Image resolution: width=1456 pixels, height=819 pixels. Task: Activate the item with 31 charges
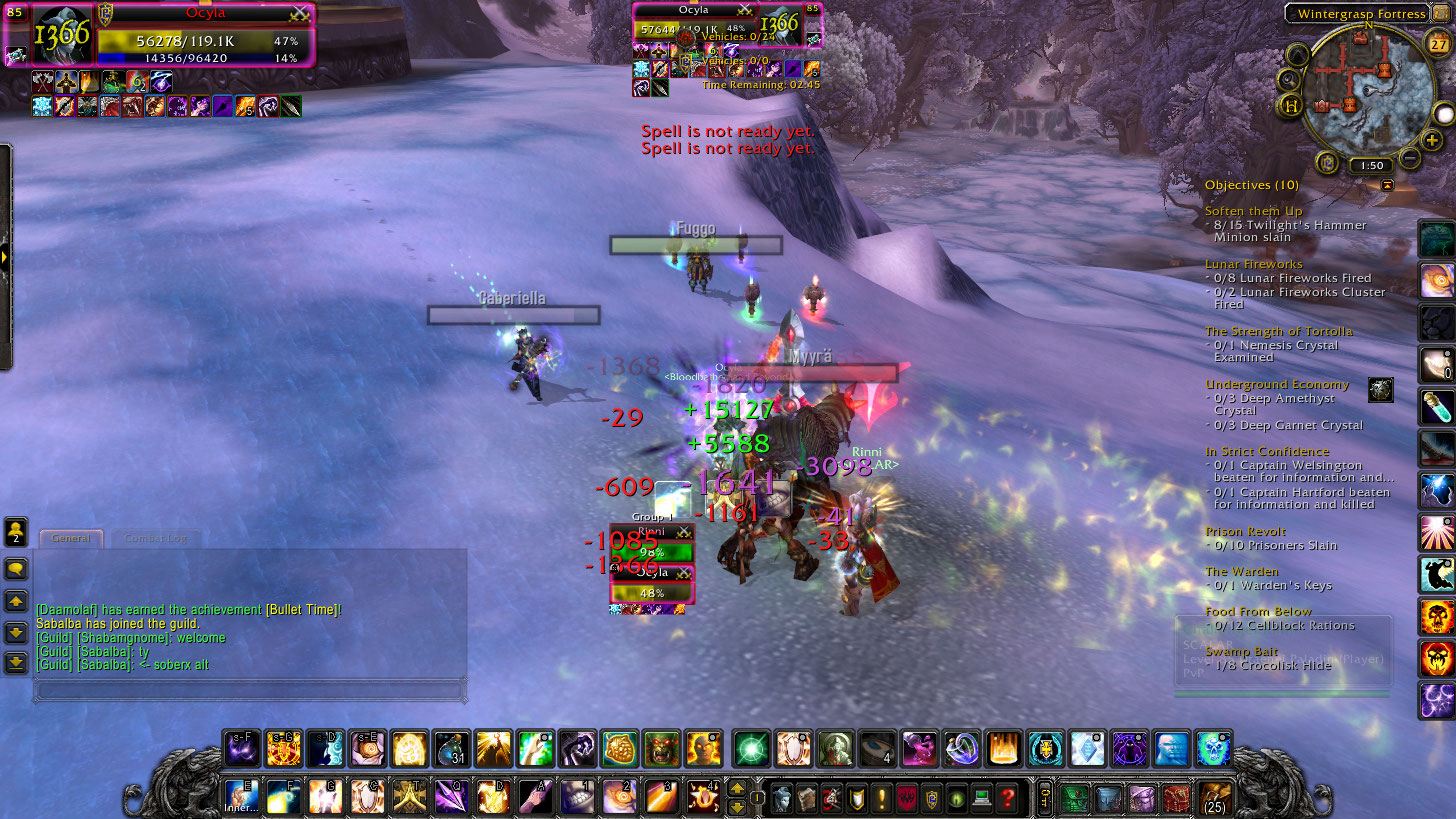451,748
